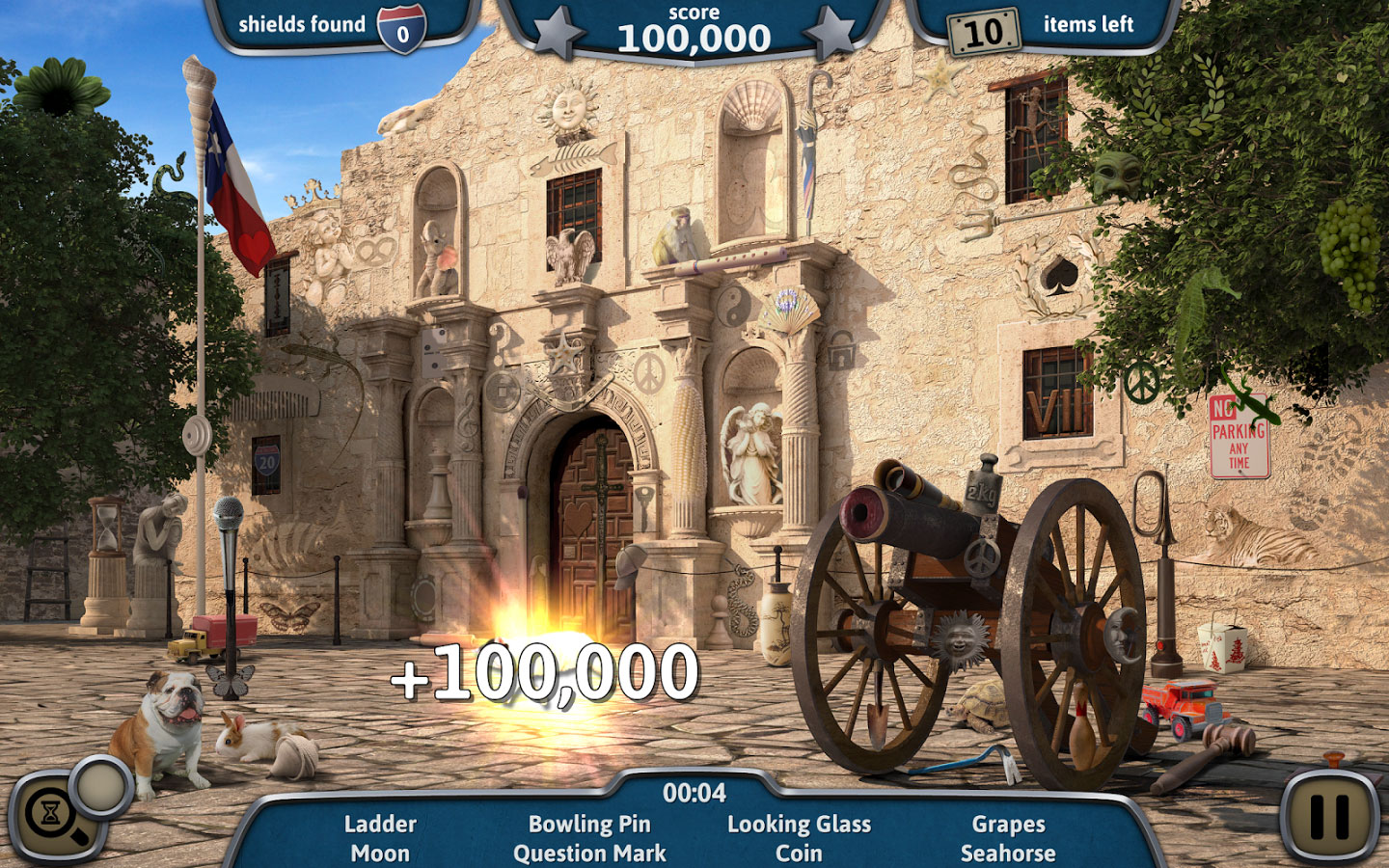This screenshot has width=1389, height=868.
Task: Select Moon in the item list
Action: coord(380,854)
